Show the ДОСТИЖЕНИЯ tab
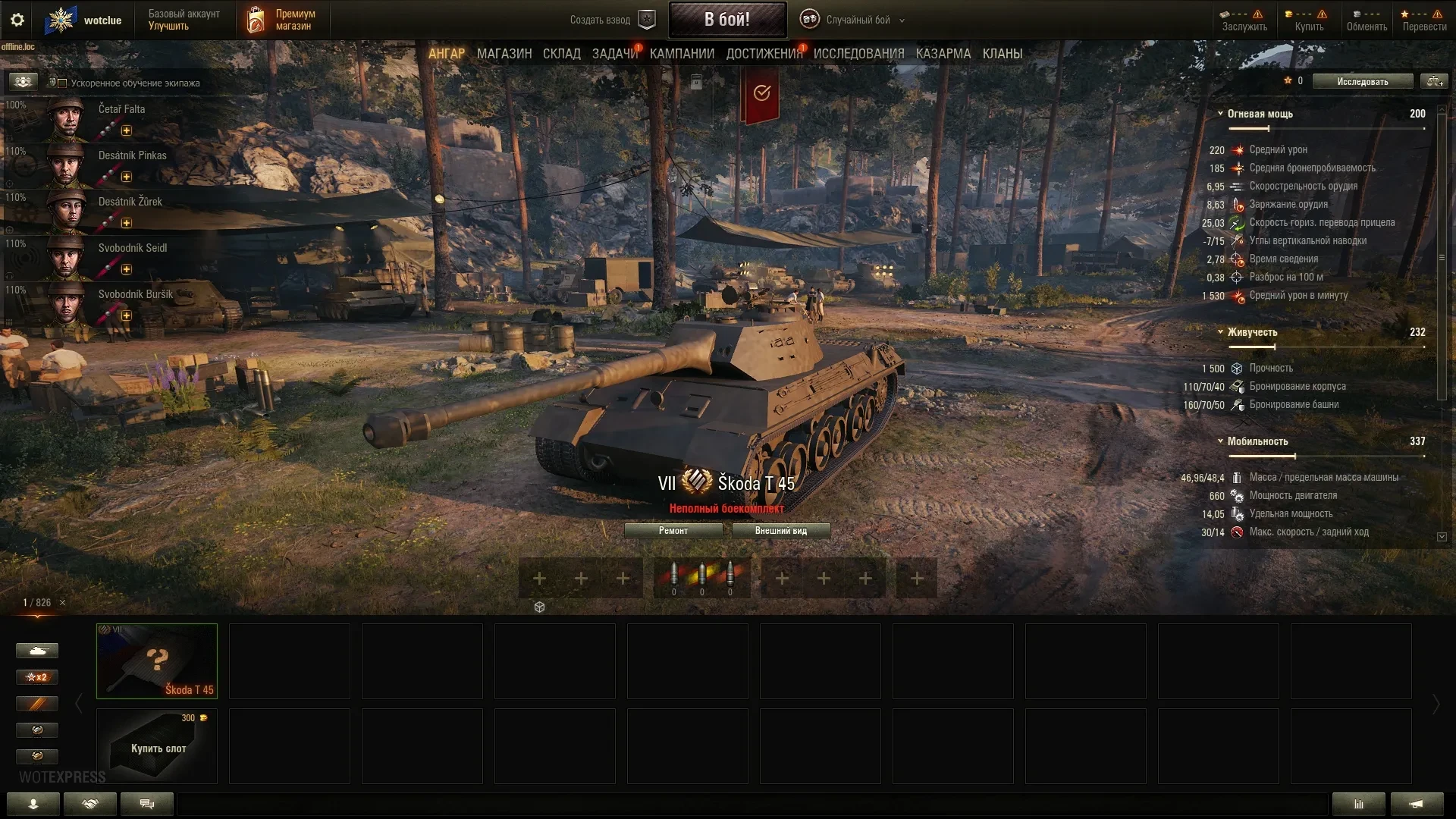Viewport: 1456px width, 819px height. (764, 54)
